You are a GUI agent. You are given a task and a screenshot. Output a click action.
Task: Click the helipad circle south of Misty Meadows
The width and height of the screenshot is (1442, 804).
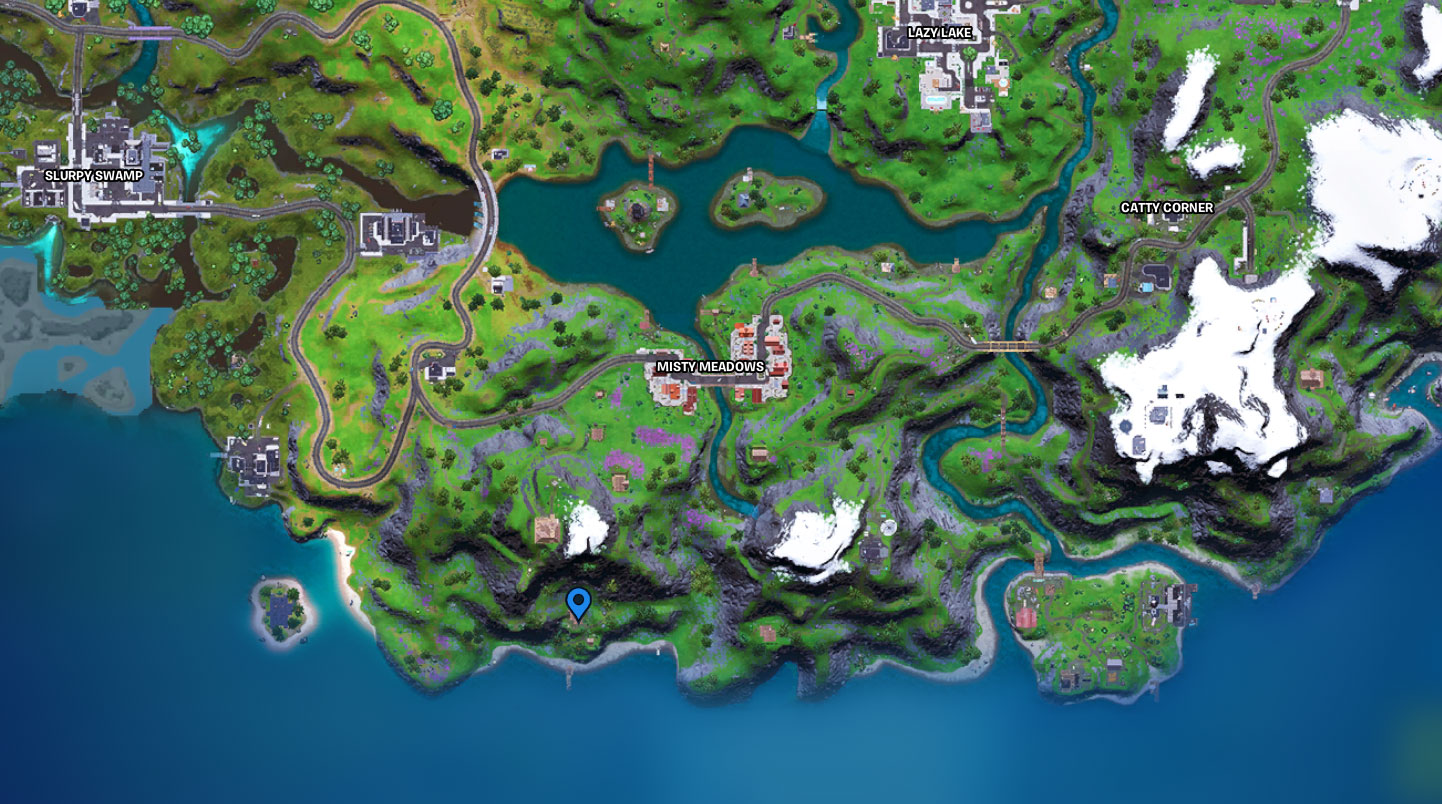pyautogui.click(x=889, y=527)
